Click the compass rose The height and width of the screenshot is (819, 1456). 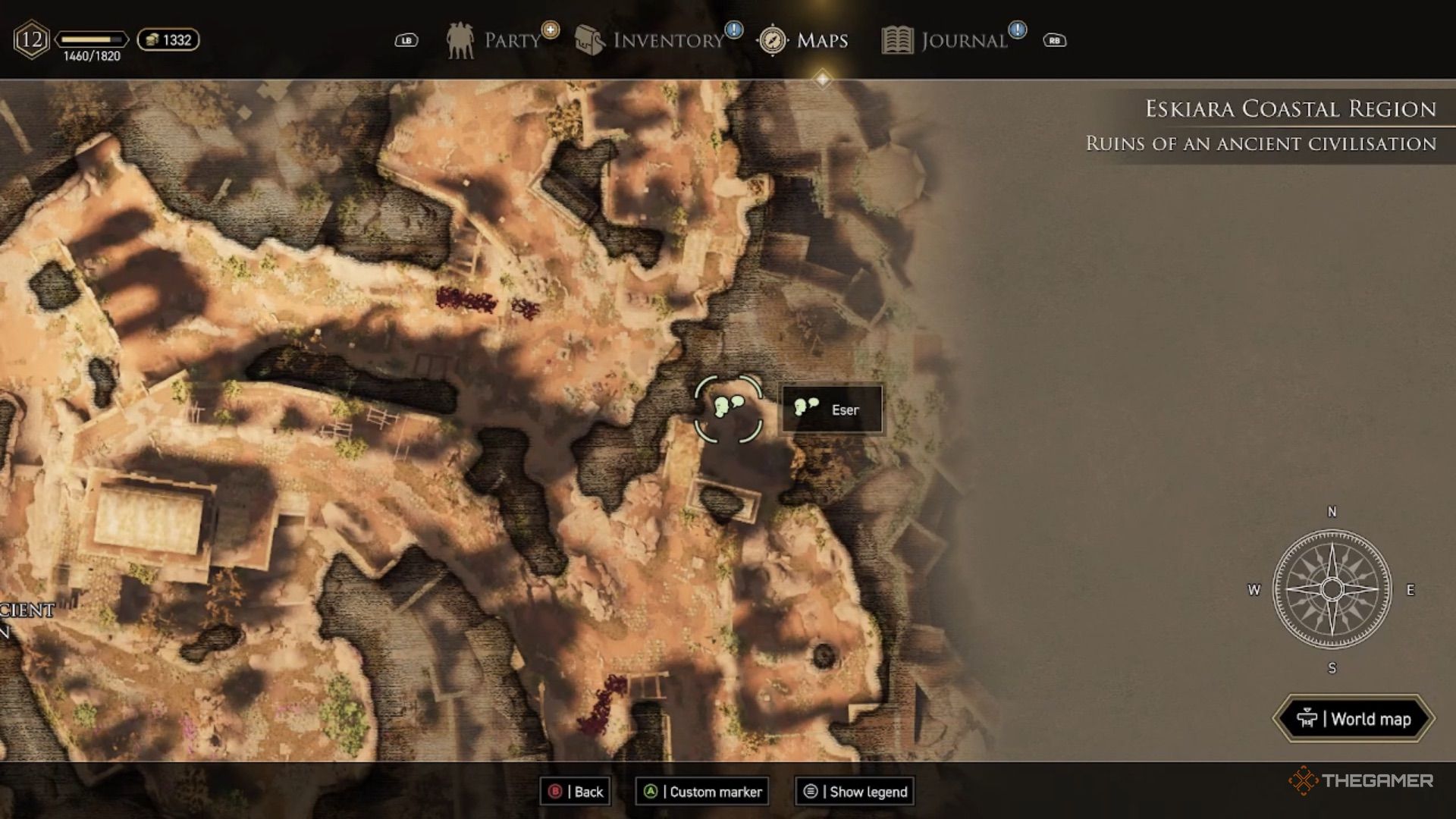[1332, 589]
